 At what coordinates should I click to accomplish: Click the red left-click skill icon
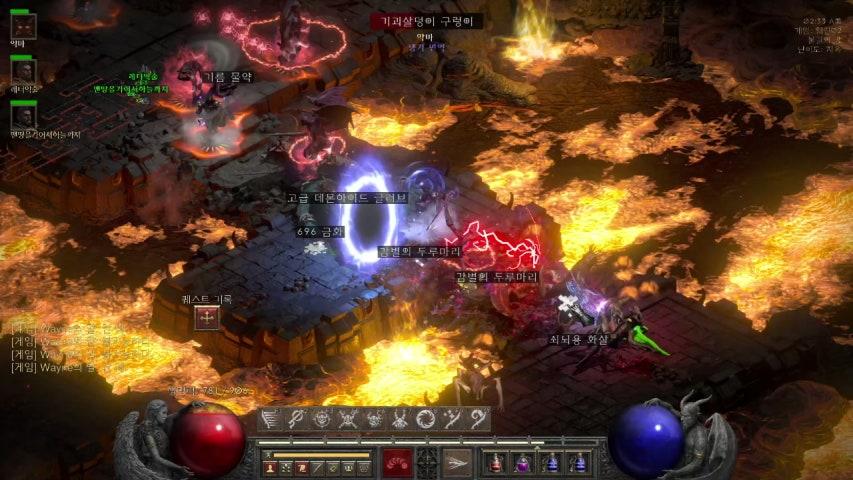(398, 462)
